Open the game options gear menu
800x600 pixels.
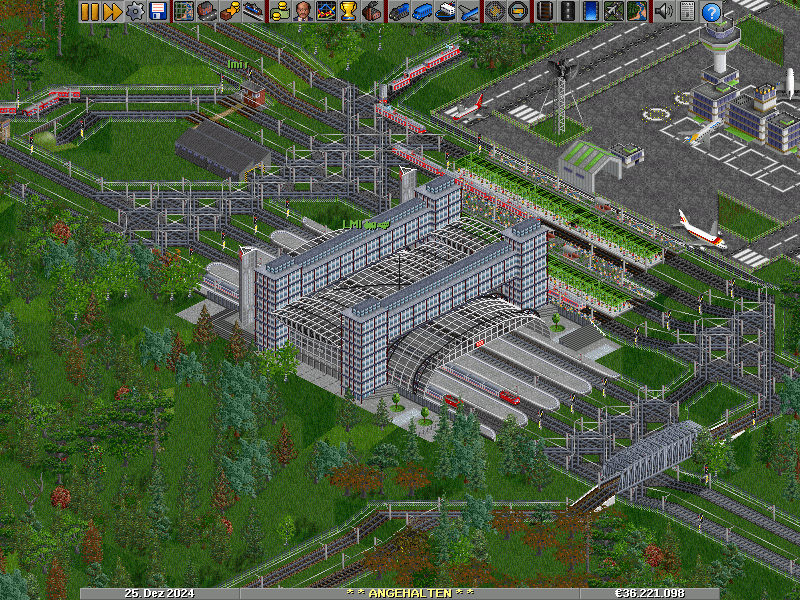point(134,11)
